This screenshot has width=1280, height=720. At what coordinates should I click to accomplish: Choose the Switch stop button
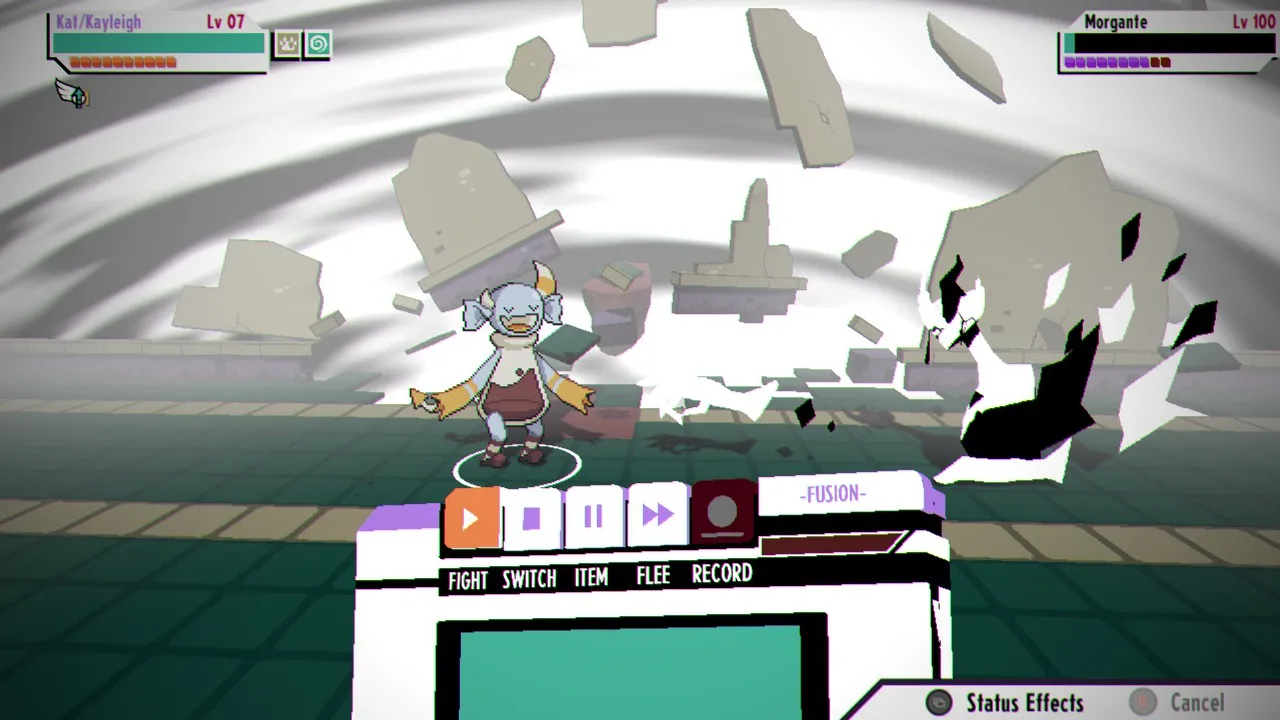click(x=532, y=518)
